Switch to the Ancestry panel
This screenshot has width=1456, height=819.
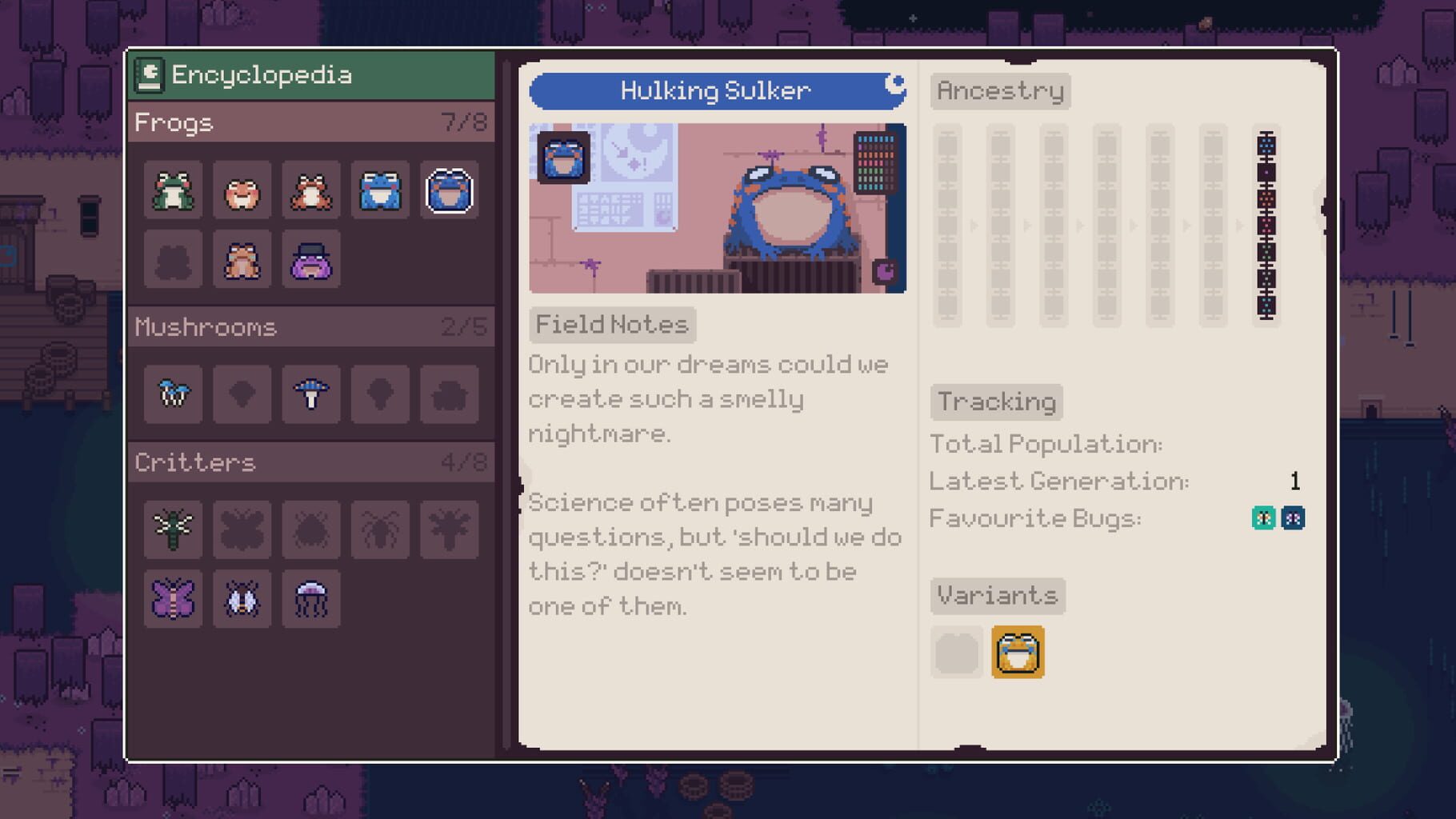[1000, 91]
